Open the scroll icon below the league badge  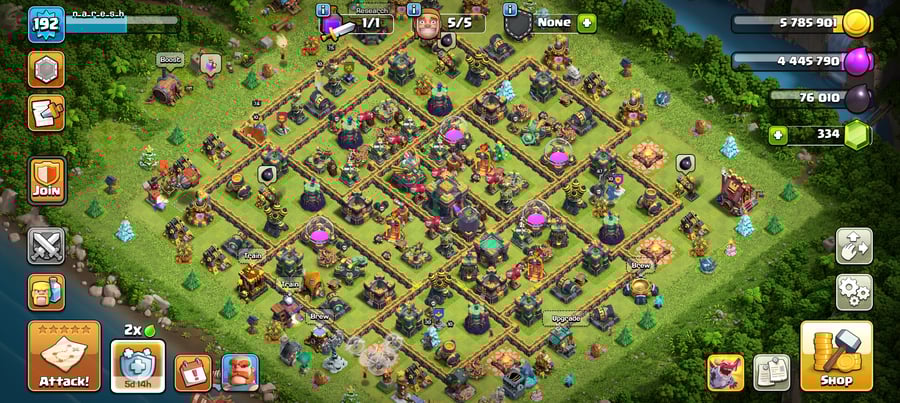(x=47, y=112)
